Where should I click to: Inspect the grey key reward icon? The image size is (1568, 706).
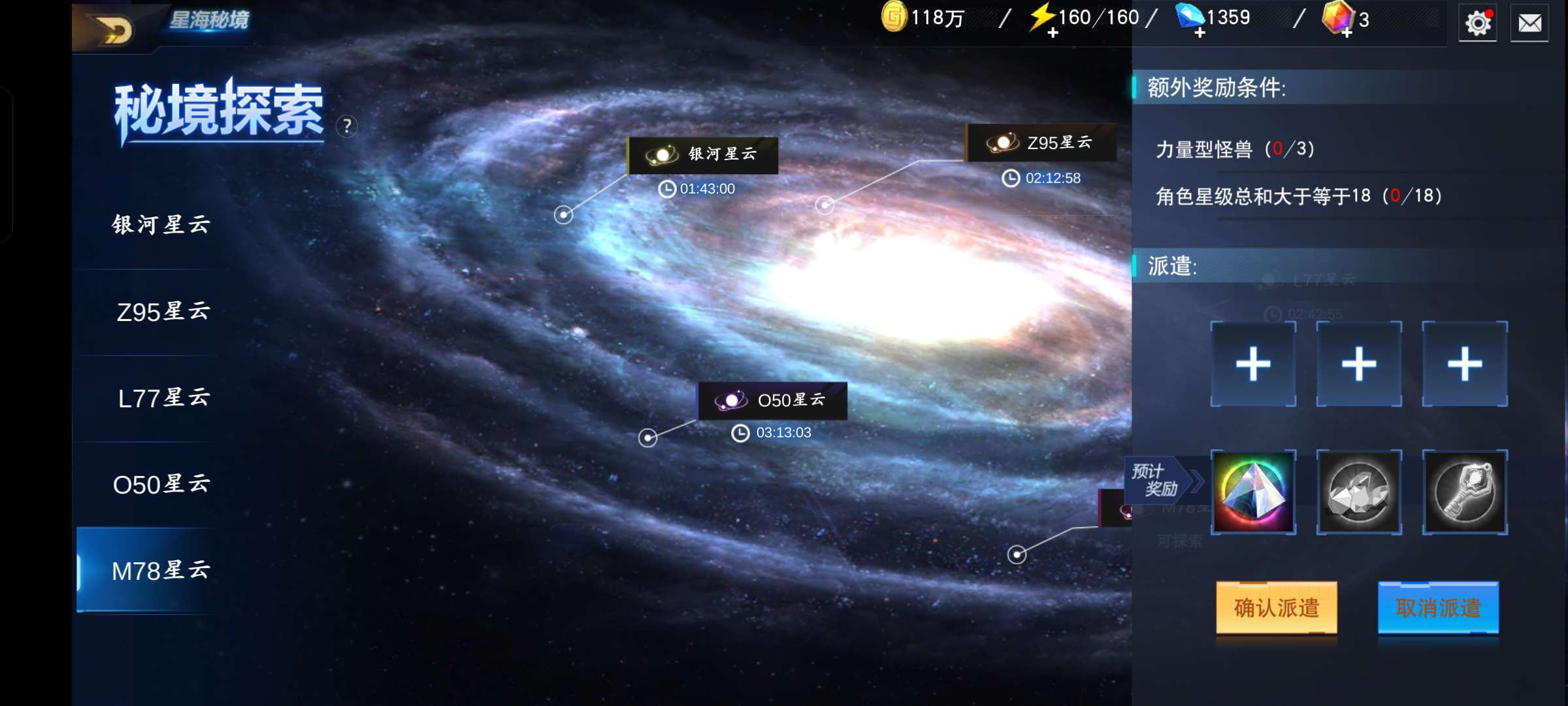tap(1465, 492)
